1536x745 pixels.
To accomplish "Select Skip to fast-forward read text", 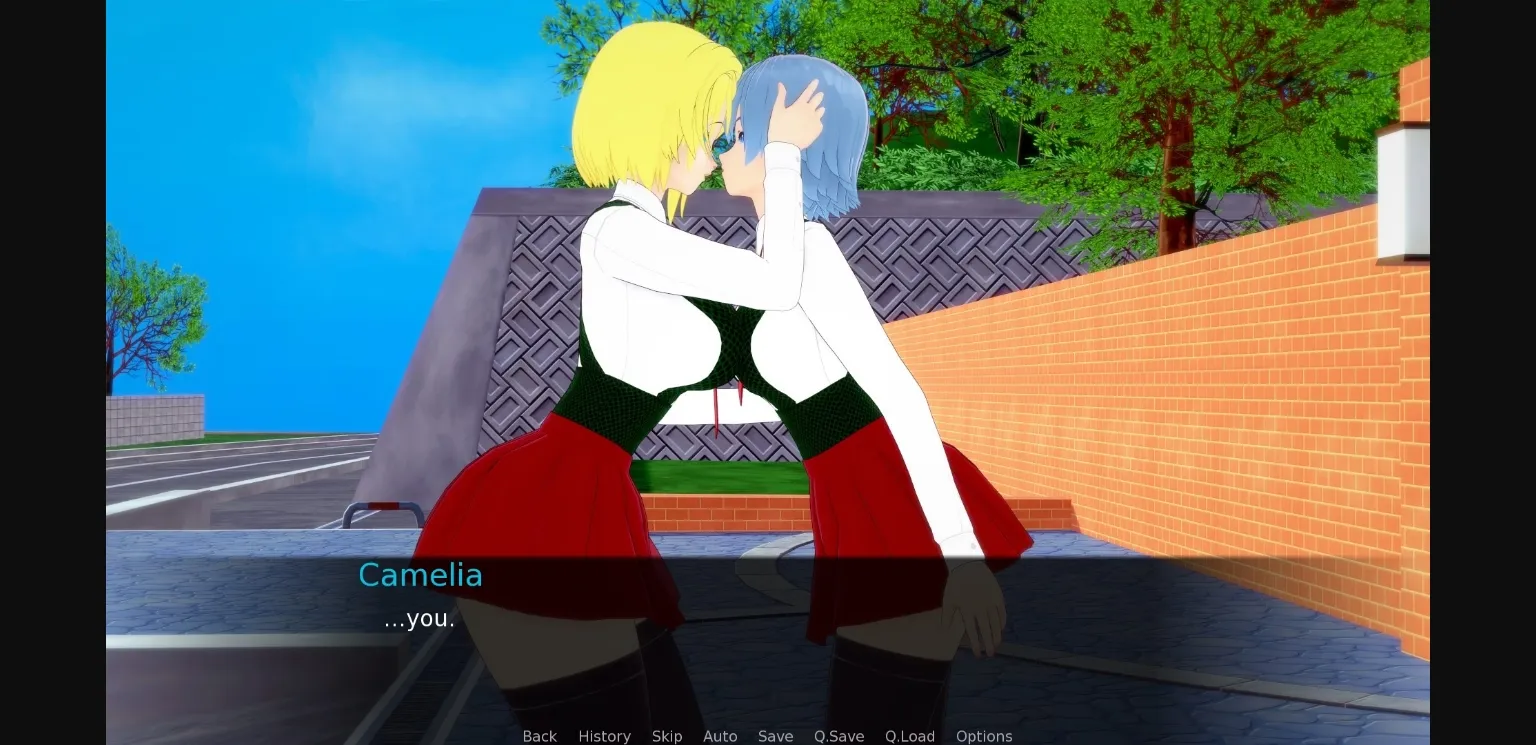I will coord(667,736).
